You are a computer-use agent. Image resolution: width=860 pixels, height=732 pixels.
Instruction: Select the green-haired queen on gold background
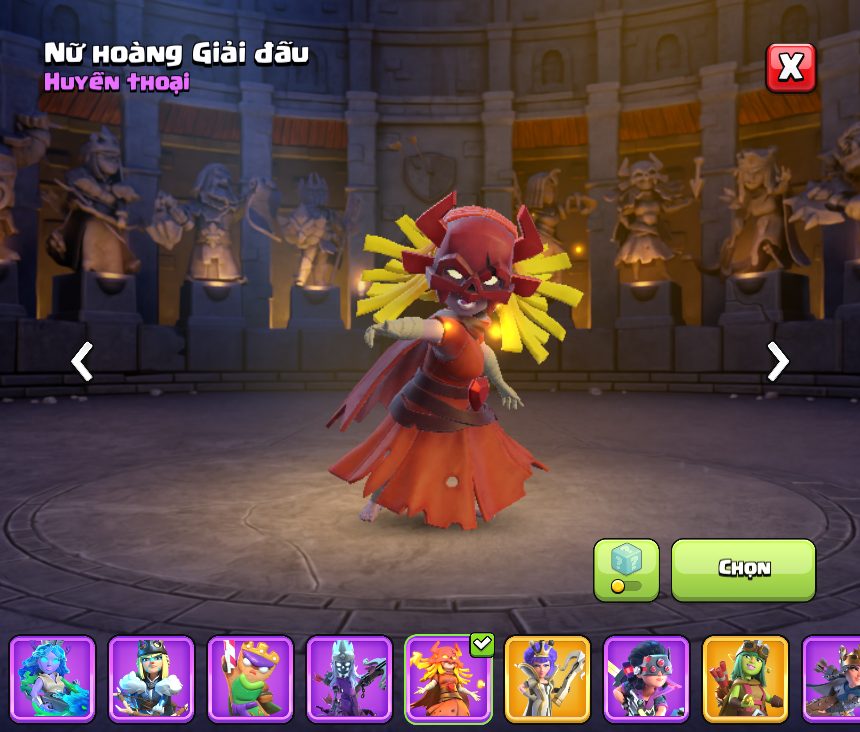(x=745, y=679)
